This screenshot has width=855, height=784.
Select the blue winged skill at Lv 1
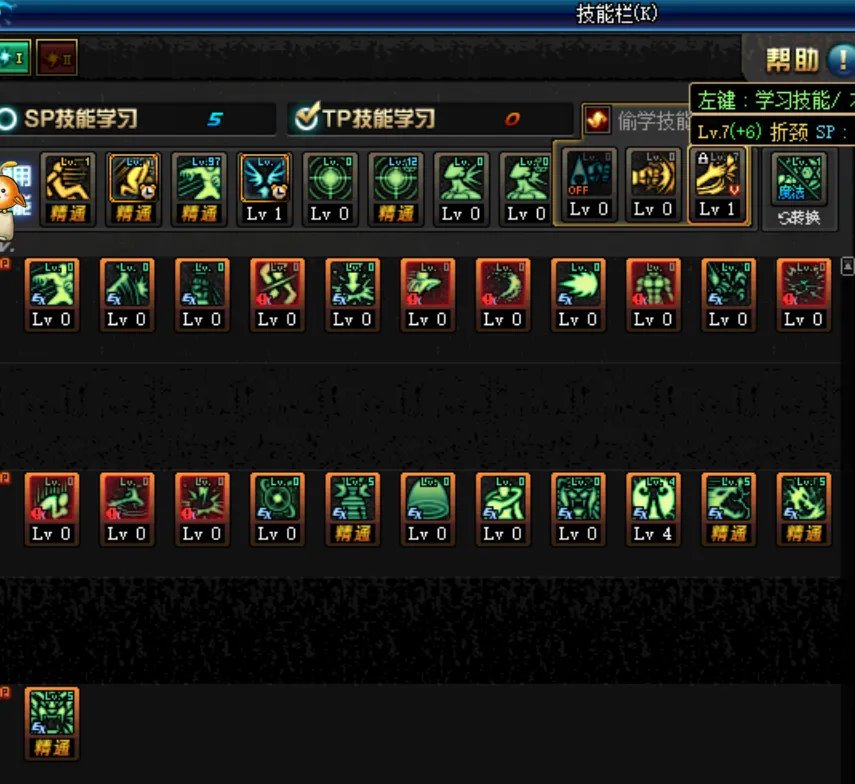[x=265, y=188]
